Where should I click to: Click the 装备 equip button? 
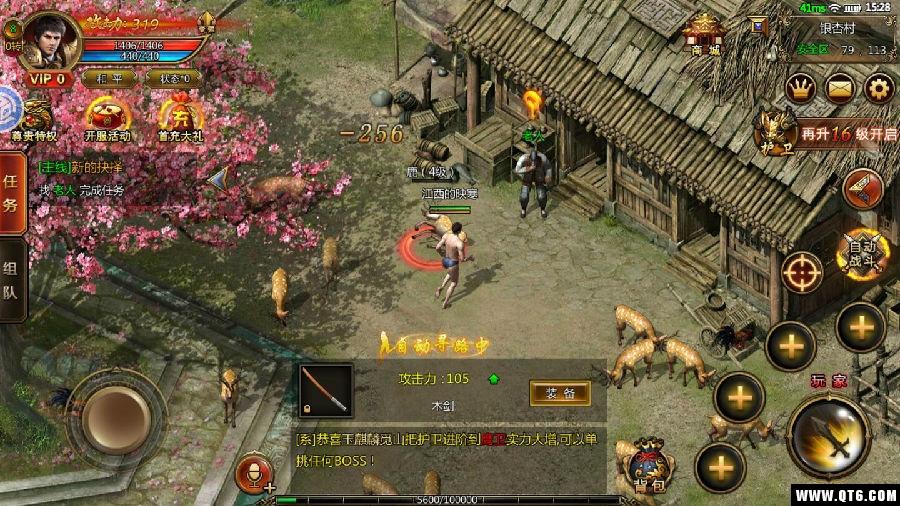click(560, 393)
